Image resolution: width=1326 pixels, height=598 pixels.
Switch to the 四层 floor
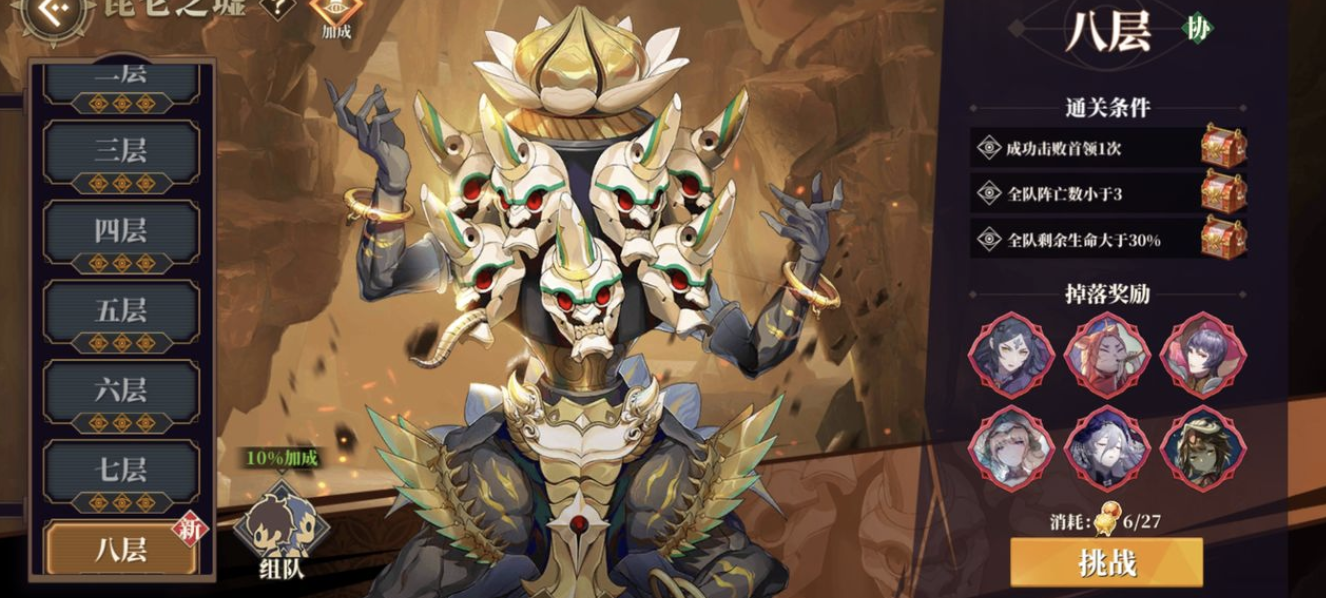(x=121, y=231)
